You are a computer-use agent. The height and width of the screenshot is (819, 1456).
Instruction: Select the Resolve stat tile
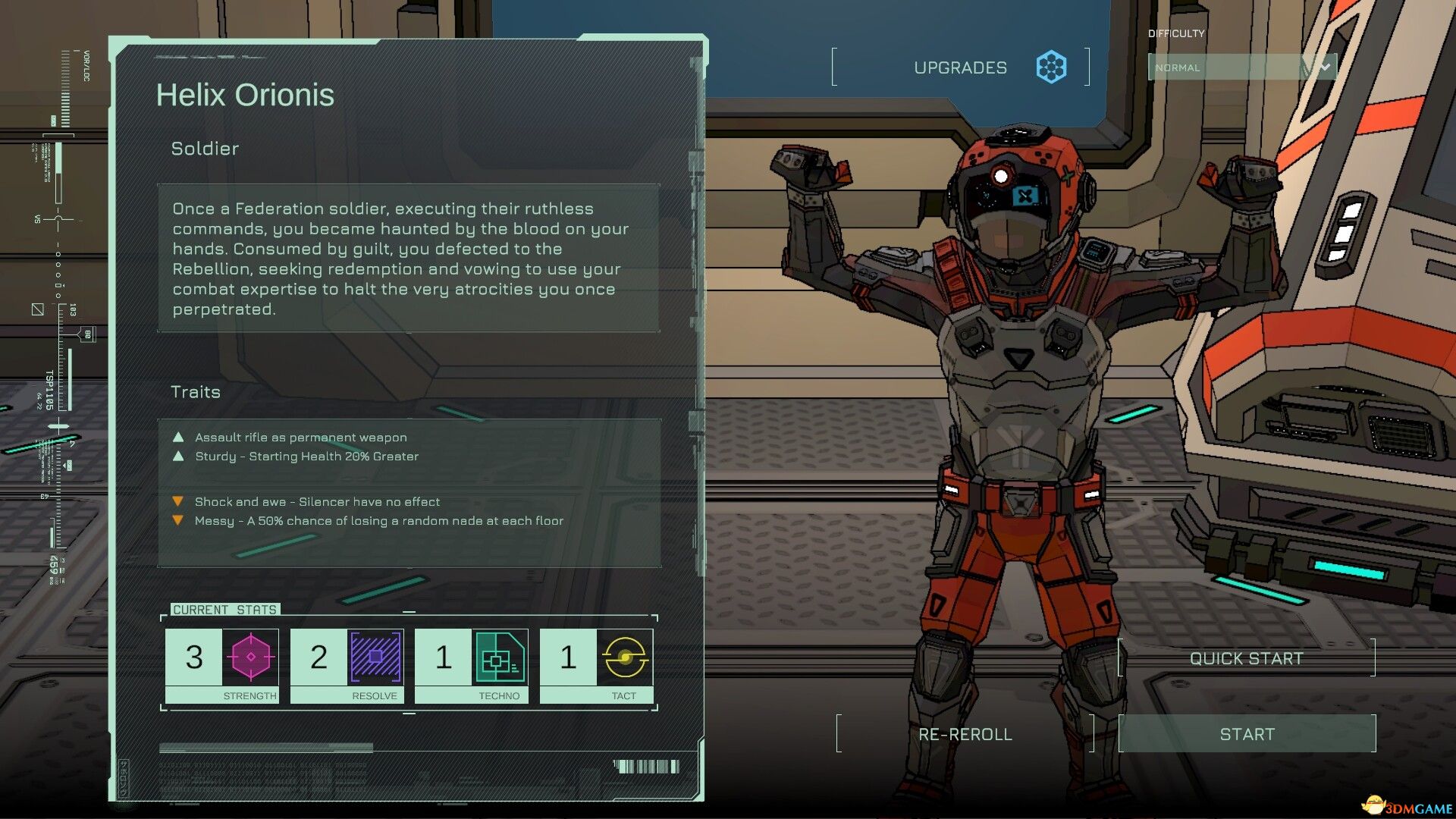tap(347, 666)
